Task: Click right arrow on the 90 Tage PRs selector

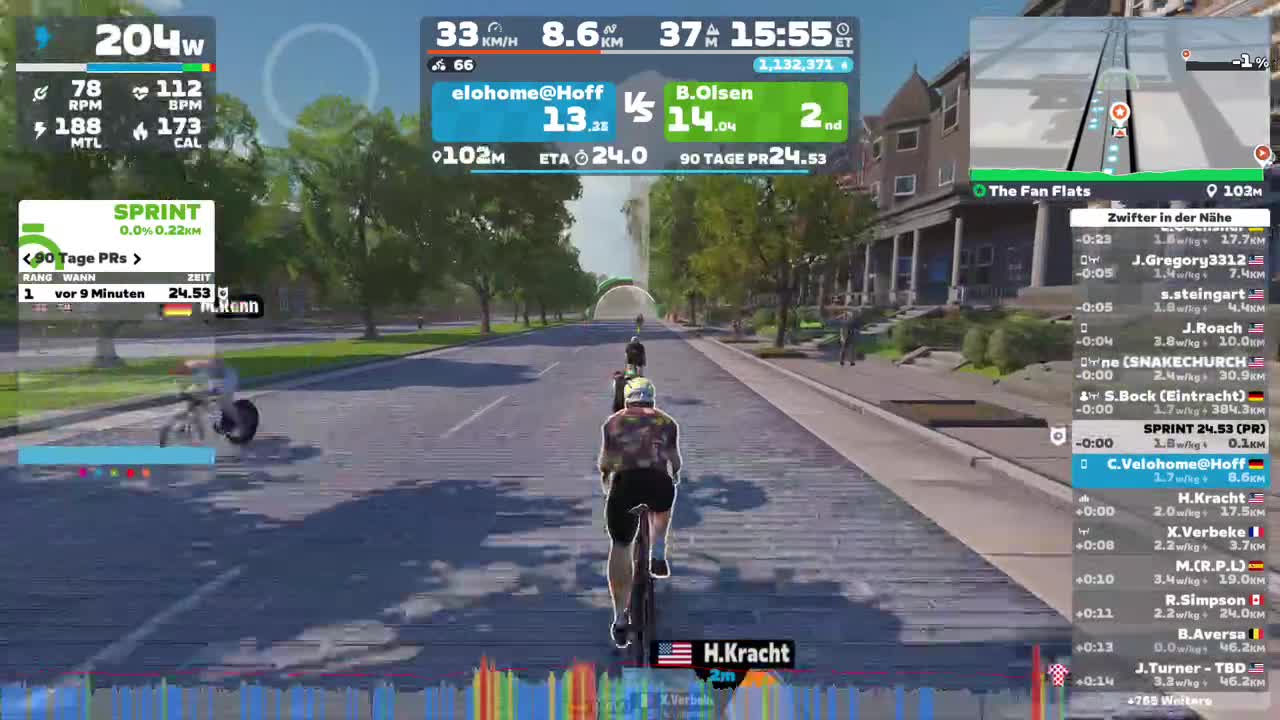Action: [137, 258]
